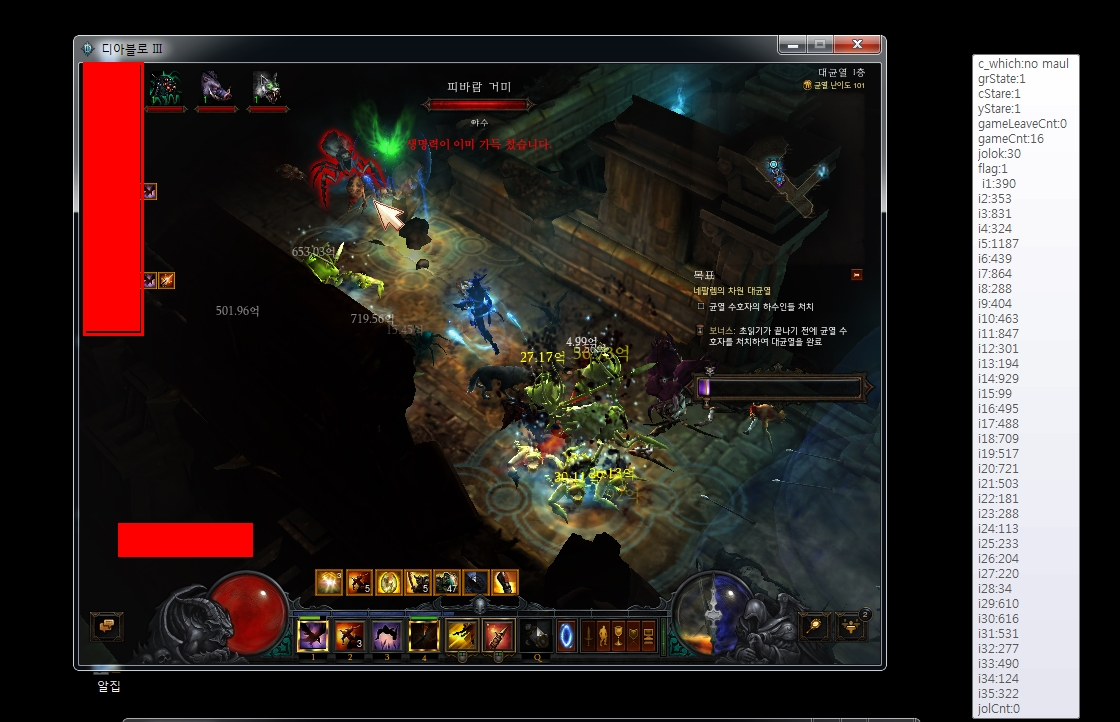Trigger the purple skill in slot 3
The image size is (1120, 722).
pos(387,635)
